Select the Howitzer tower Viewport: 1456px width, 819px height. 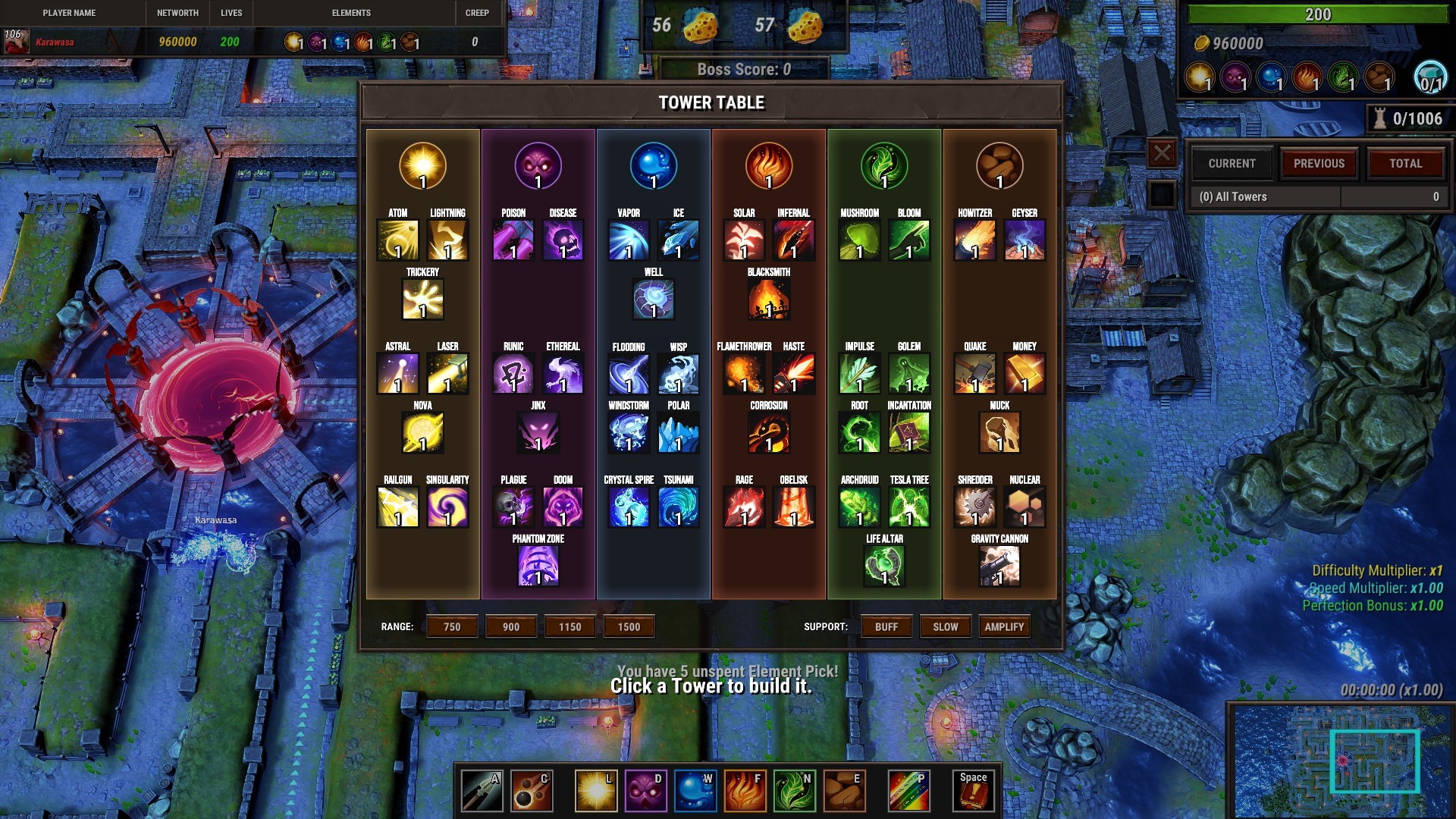click(974, 240)
